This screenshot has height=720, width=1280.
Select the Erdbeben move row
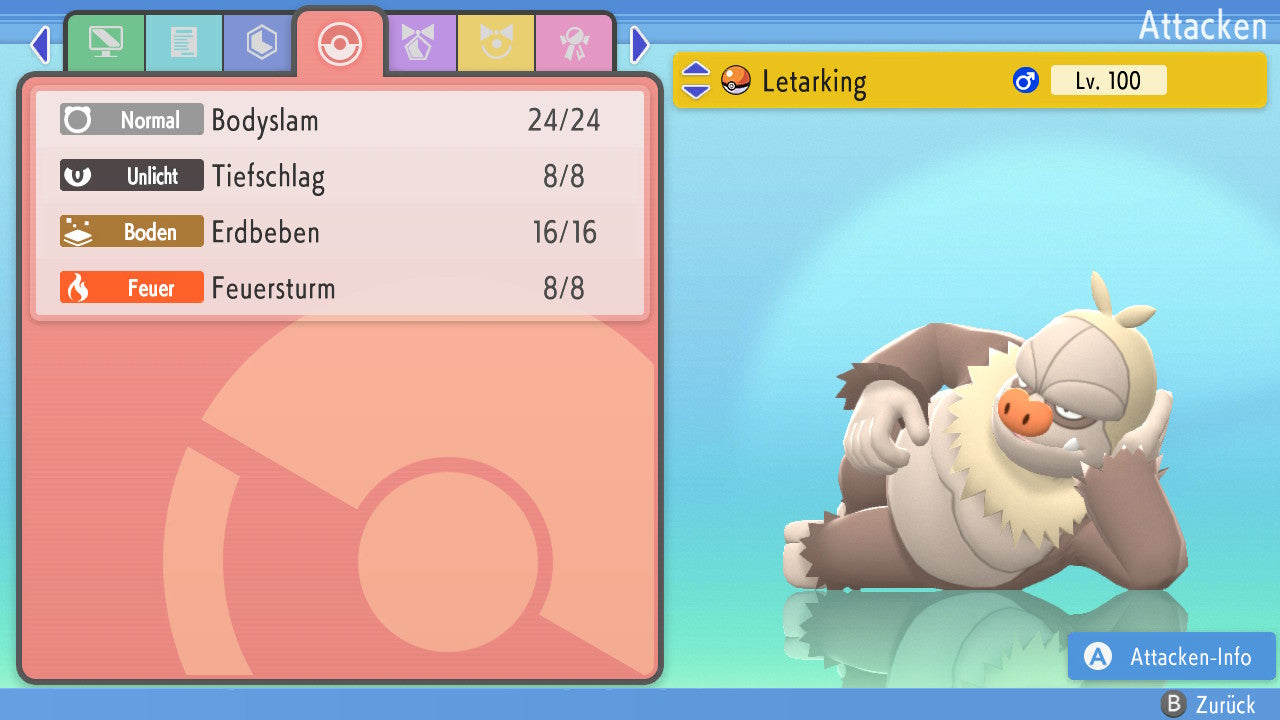point(340,233)
